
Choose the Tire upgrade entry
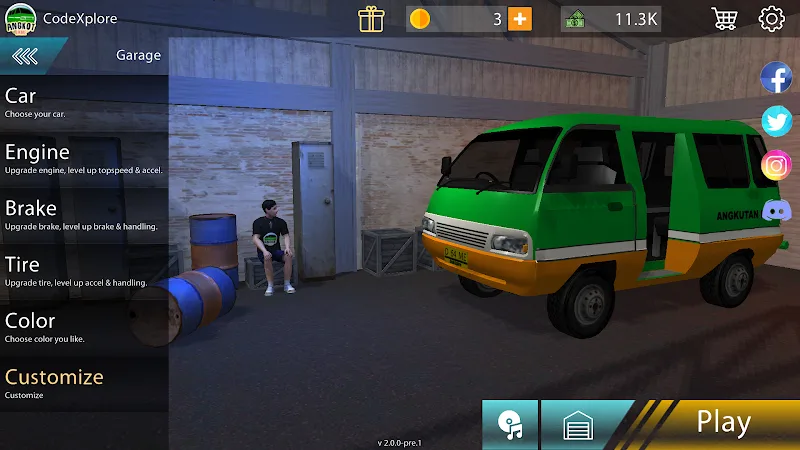click(x=60, y=270)
